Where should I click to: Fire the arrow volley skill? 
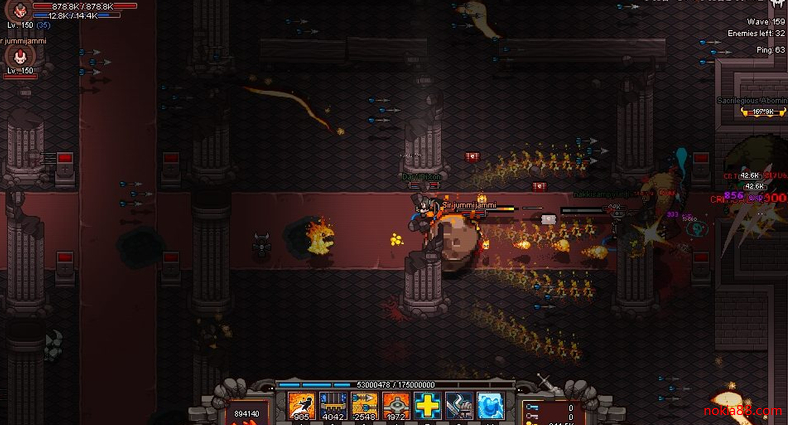click(364, 405)
